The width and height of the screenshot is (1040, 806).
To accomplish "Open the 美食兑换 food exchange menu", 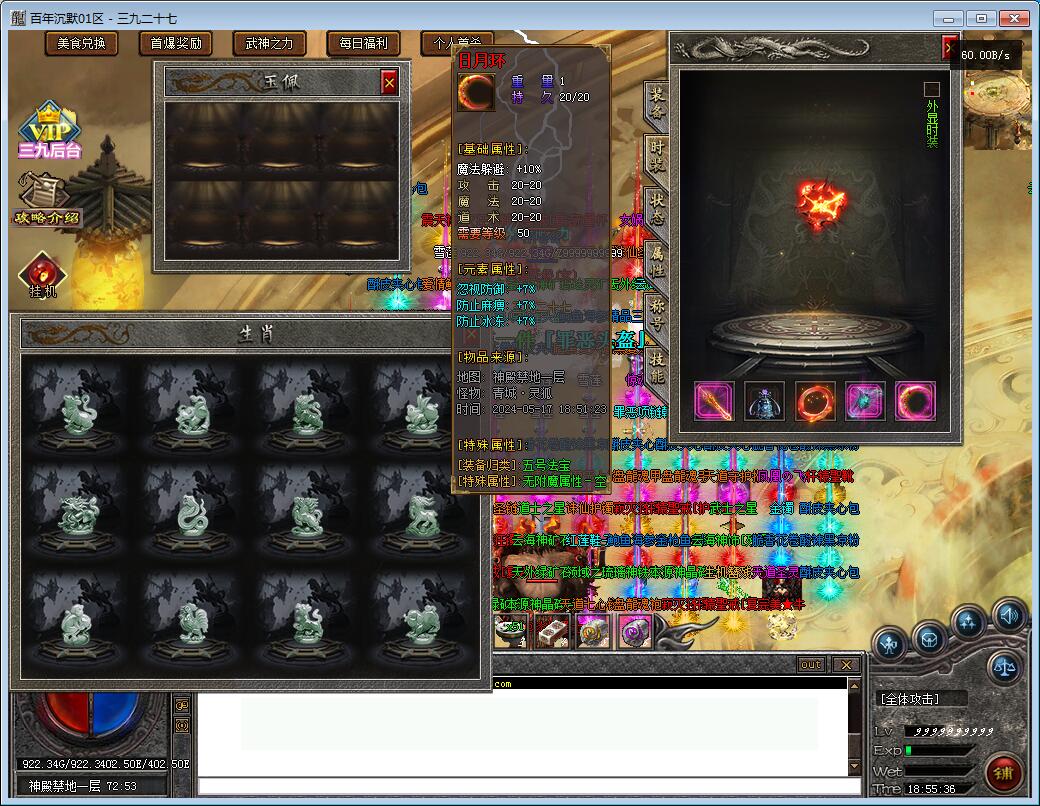I will tap(81, 43).
